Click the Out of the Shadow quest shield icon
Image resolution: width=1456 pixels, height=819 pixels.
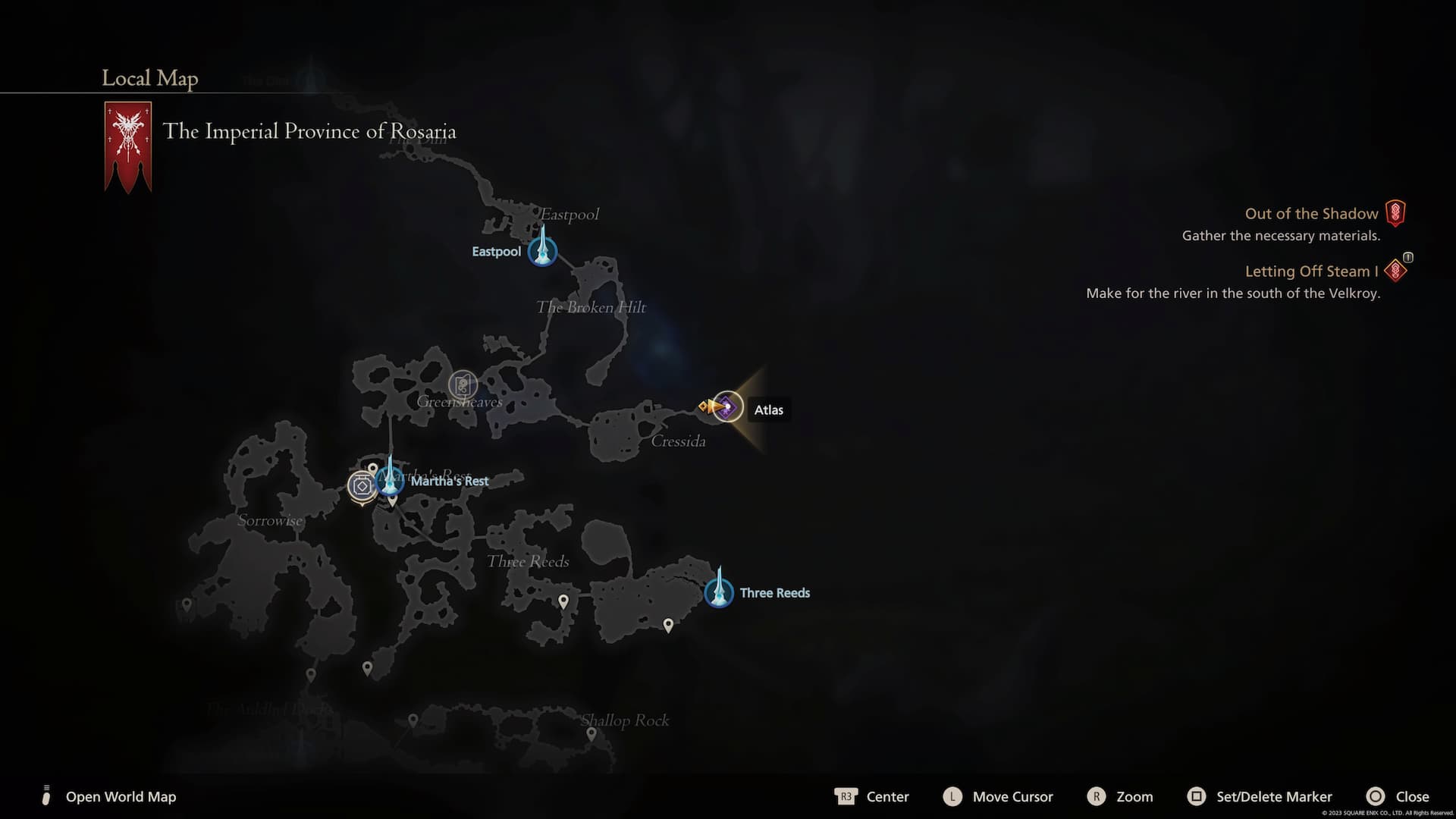click(1396, 213)
